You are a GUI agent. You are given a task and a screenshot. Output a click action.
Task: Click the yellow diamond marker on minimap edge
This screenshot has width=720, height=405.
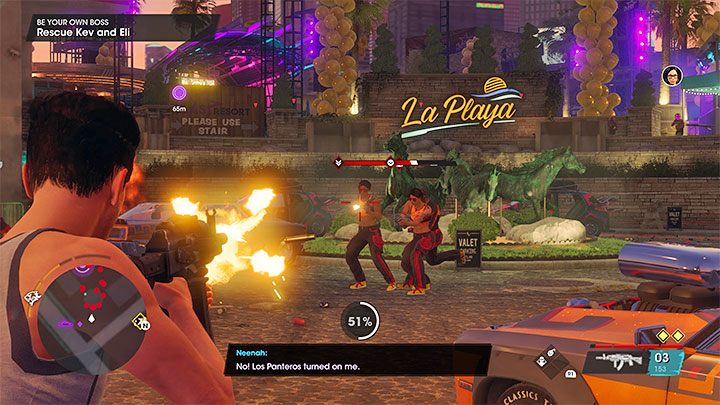click(142, 322)
